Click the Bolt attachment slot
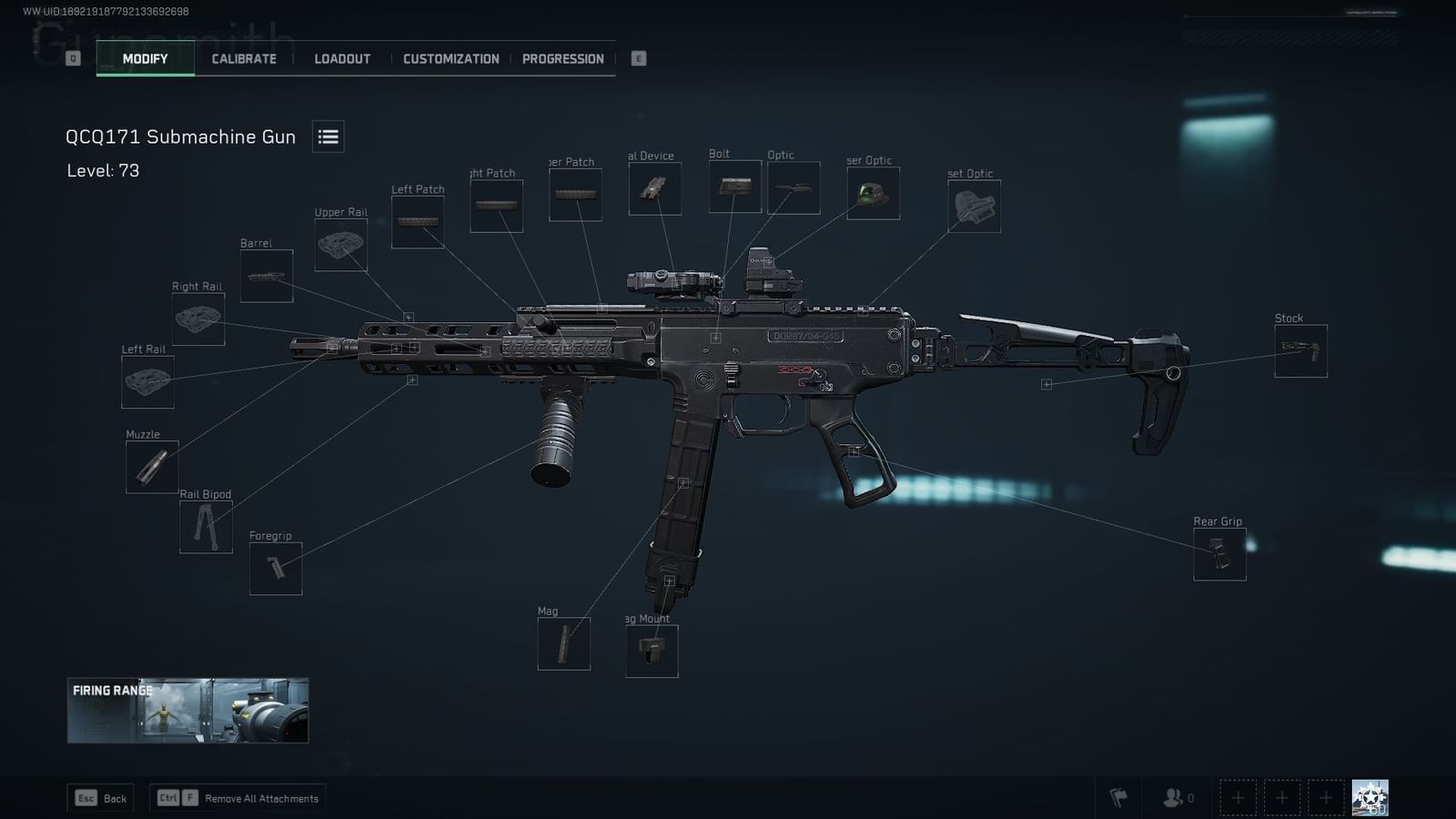1456x819 pixels. 734,186
